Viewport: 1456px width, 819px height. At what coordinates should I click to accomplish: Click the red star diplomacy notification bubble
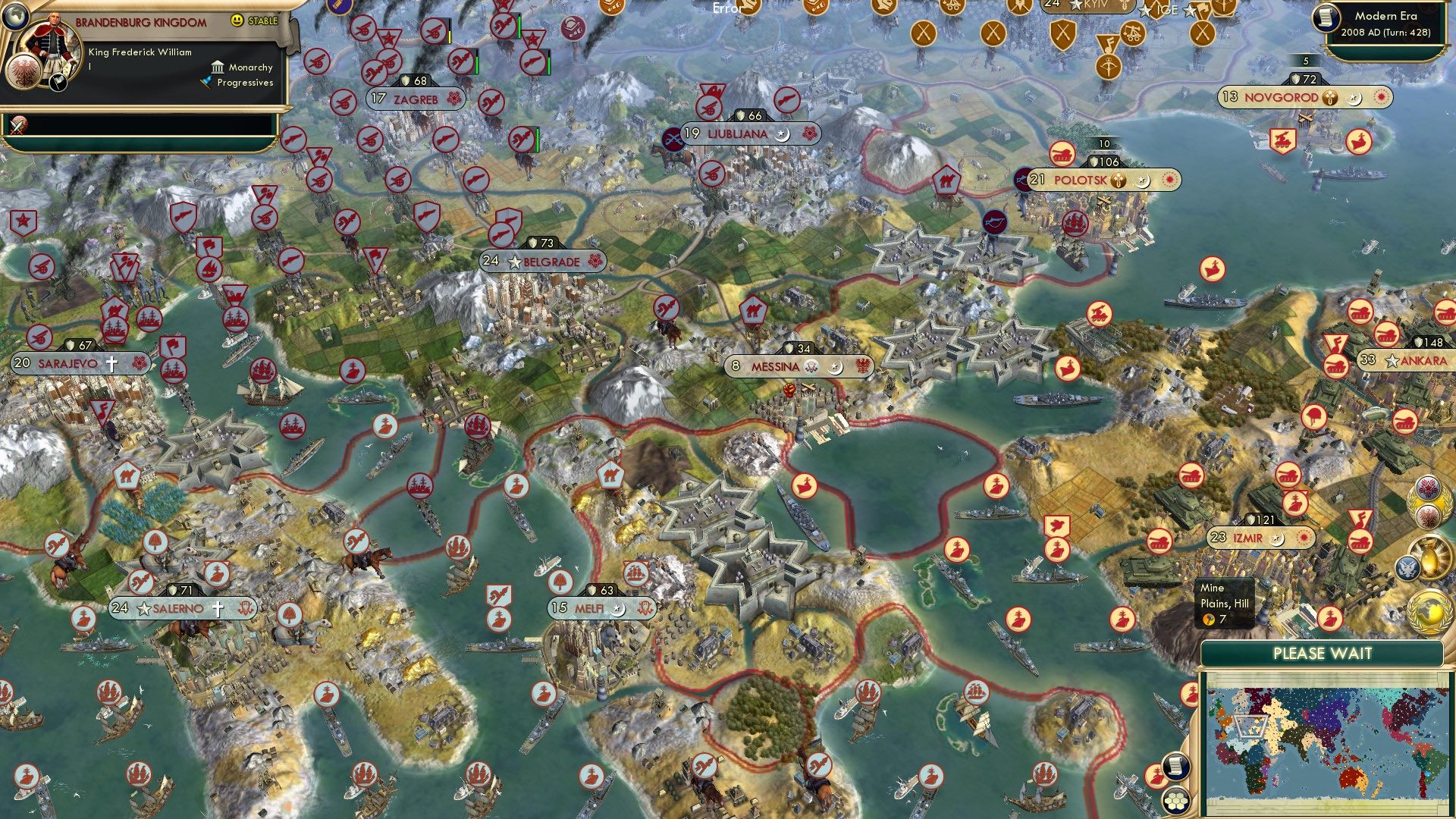pyautogui.click(x=1427, y=485)
